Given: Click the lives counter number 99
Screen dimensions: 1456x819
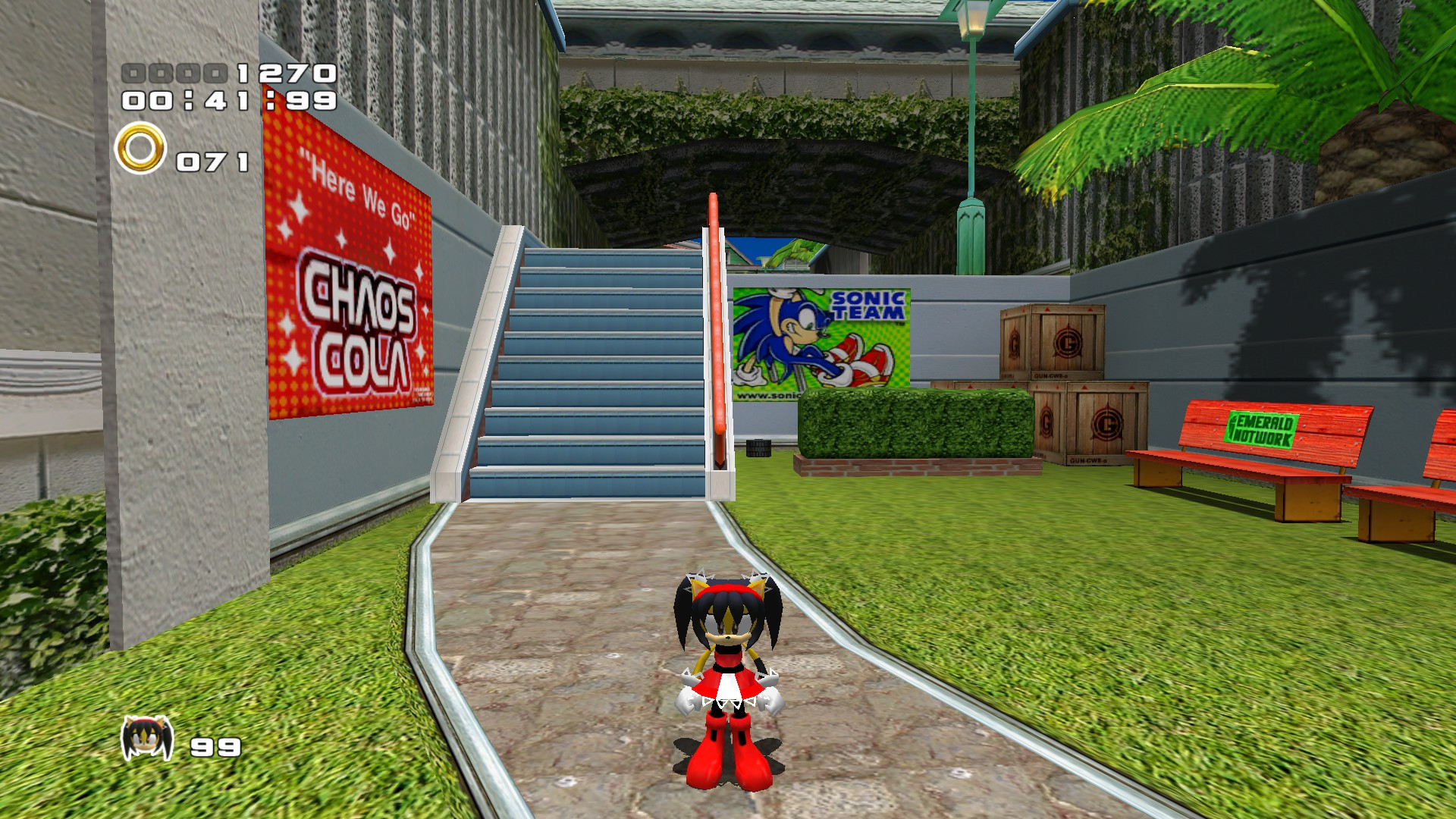Looking at the screenshot, I should [x=216, y=747].
